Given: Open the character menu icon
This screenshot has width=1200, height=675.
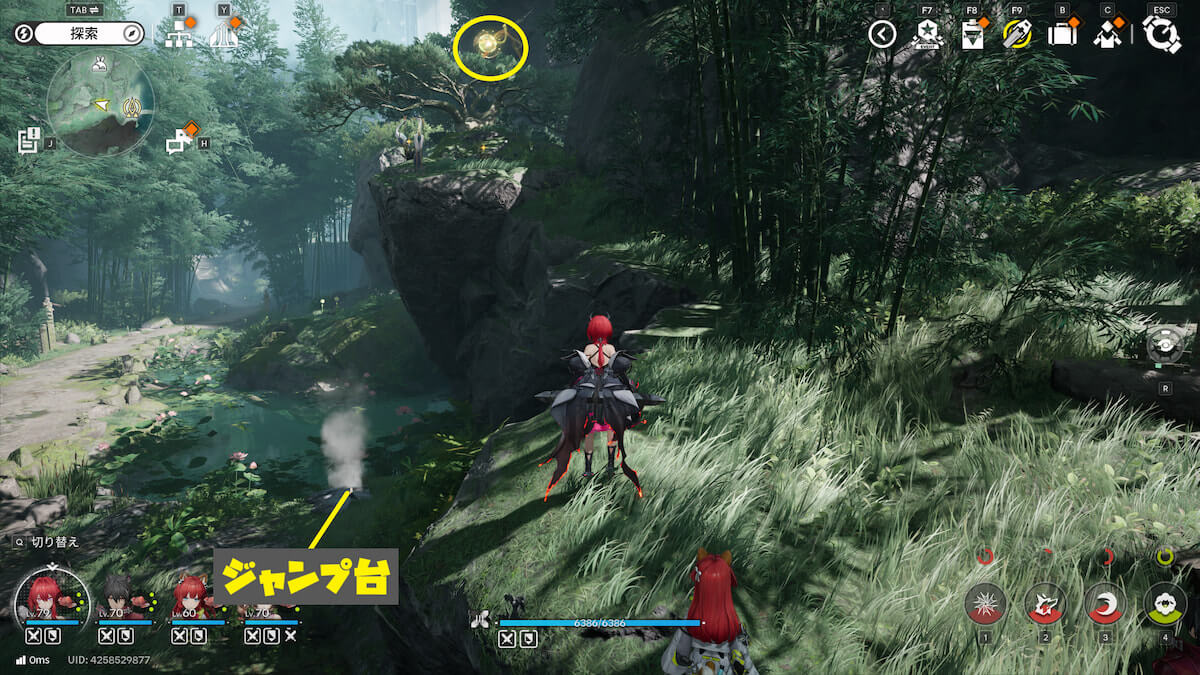Looking at the screenshot, I should tap(1106, 35).
